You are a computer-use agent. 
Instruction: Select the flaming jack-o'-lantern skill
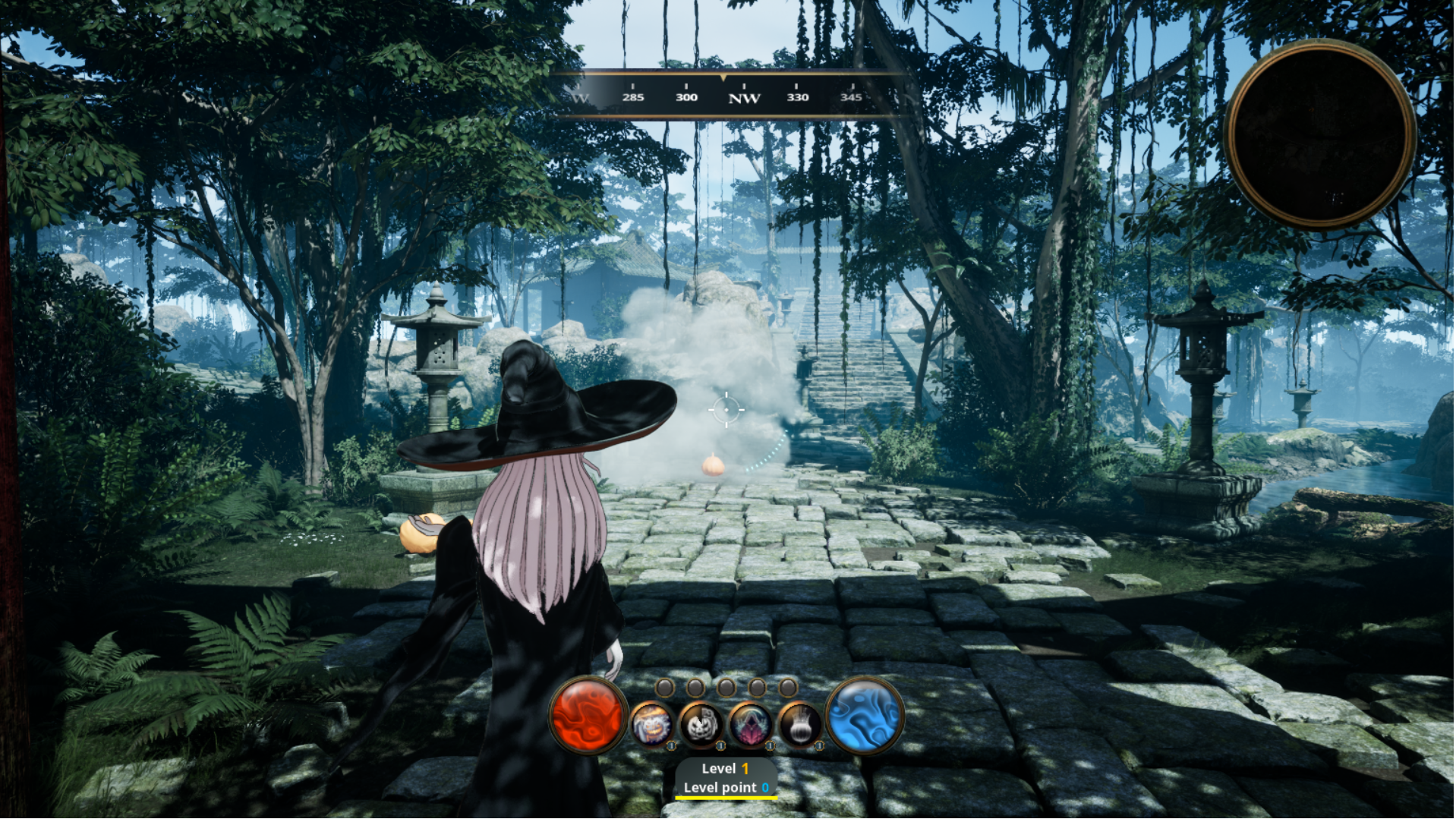pos(653,725)
